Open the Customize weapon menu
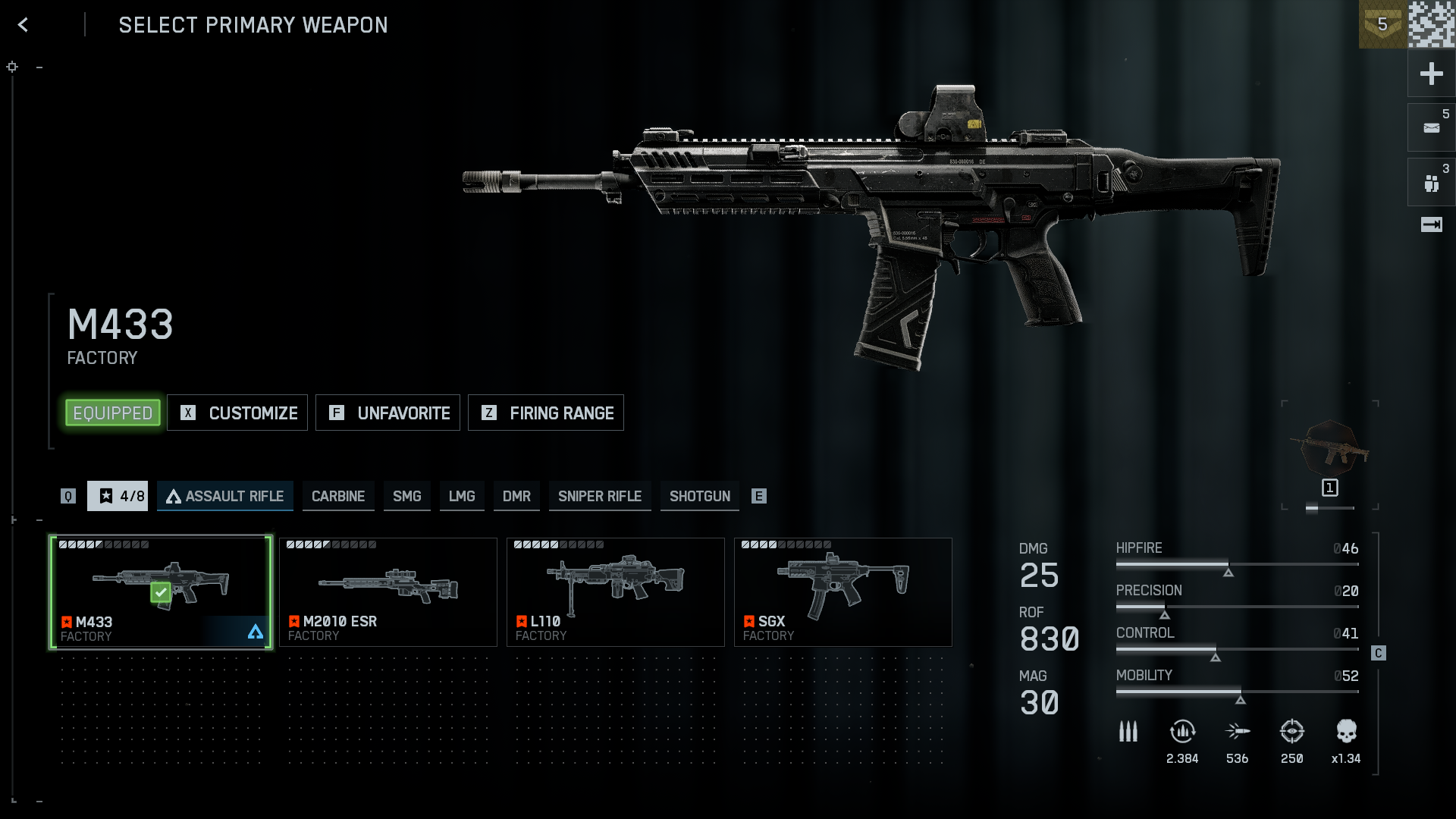Image resolution: width=1456 pixels, height=819 pixels. coord(237,413)
